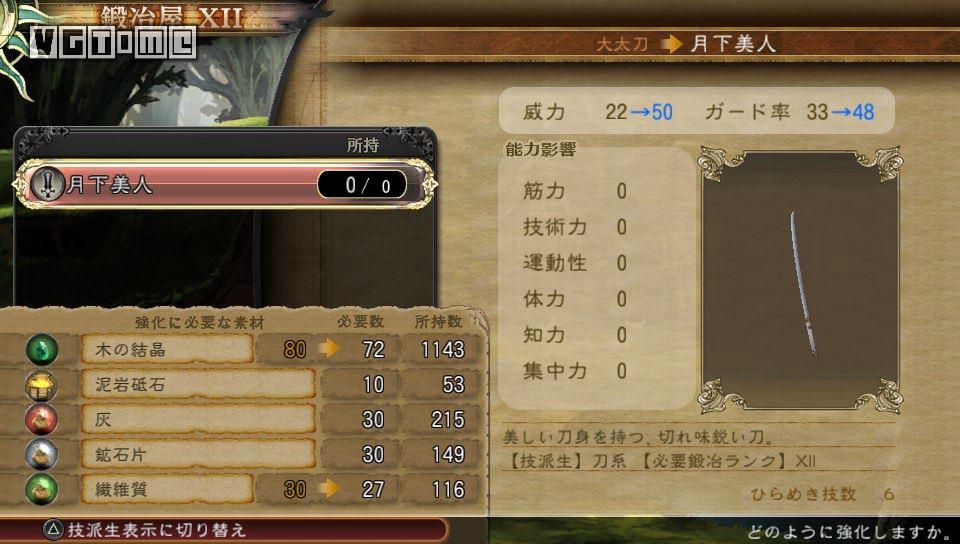Choose the 繊維質 material row

(x=166, y=490)
